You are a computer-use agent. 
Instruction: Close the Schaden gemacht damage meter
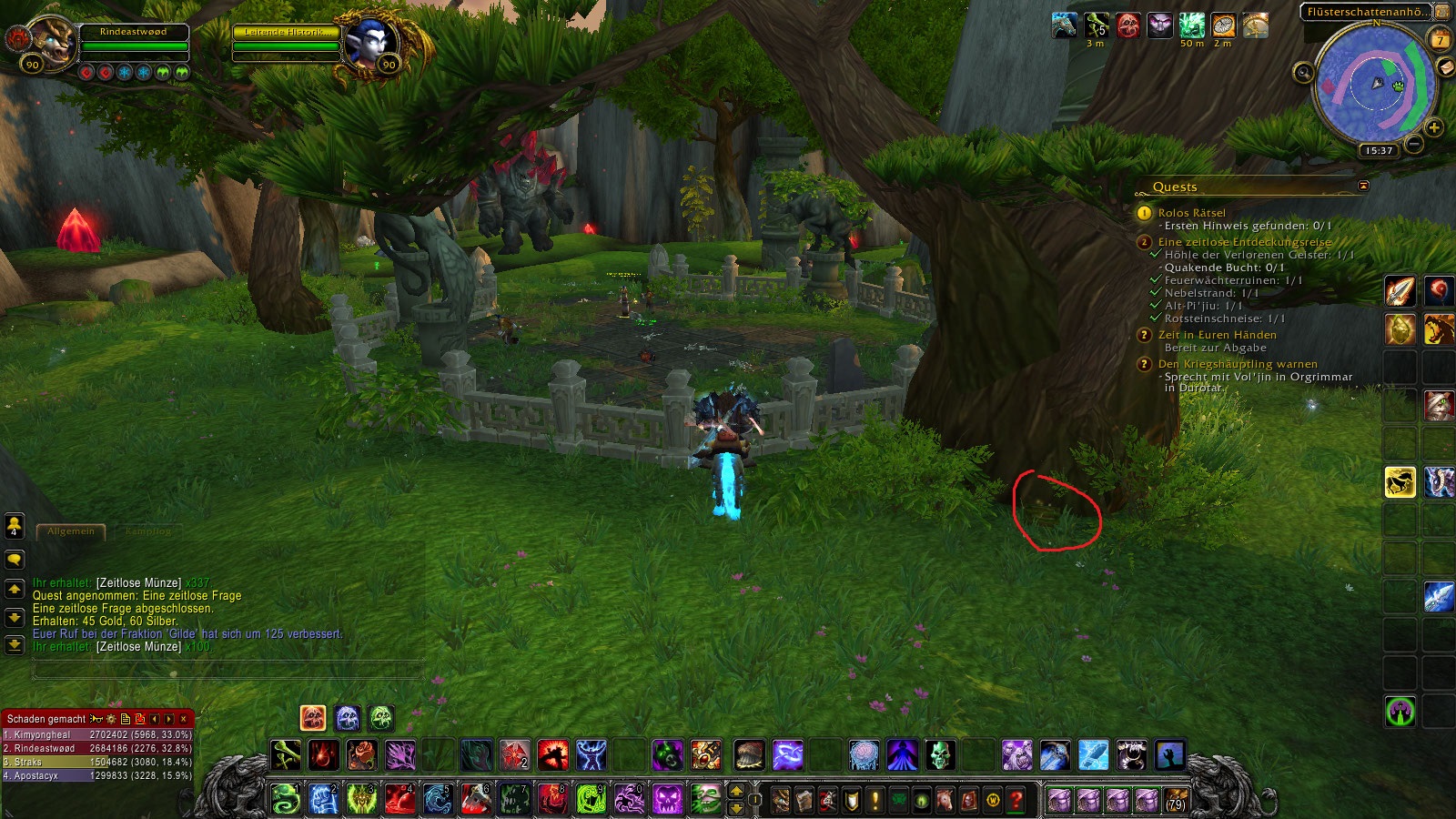184,719
